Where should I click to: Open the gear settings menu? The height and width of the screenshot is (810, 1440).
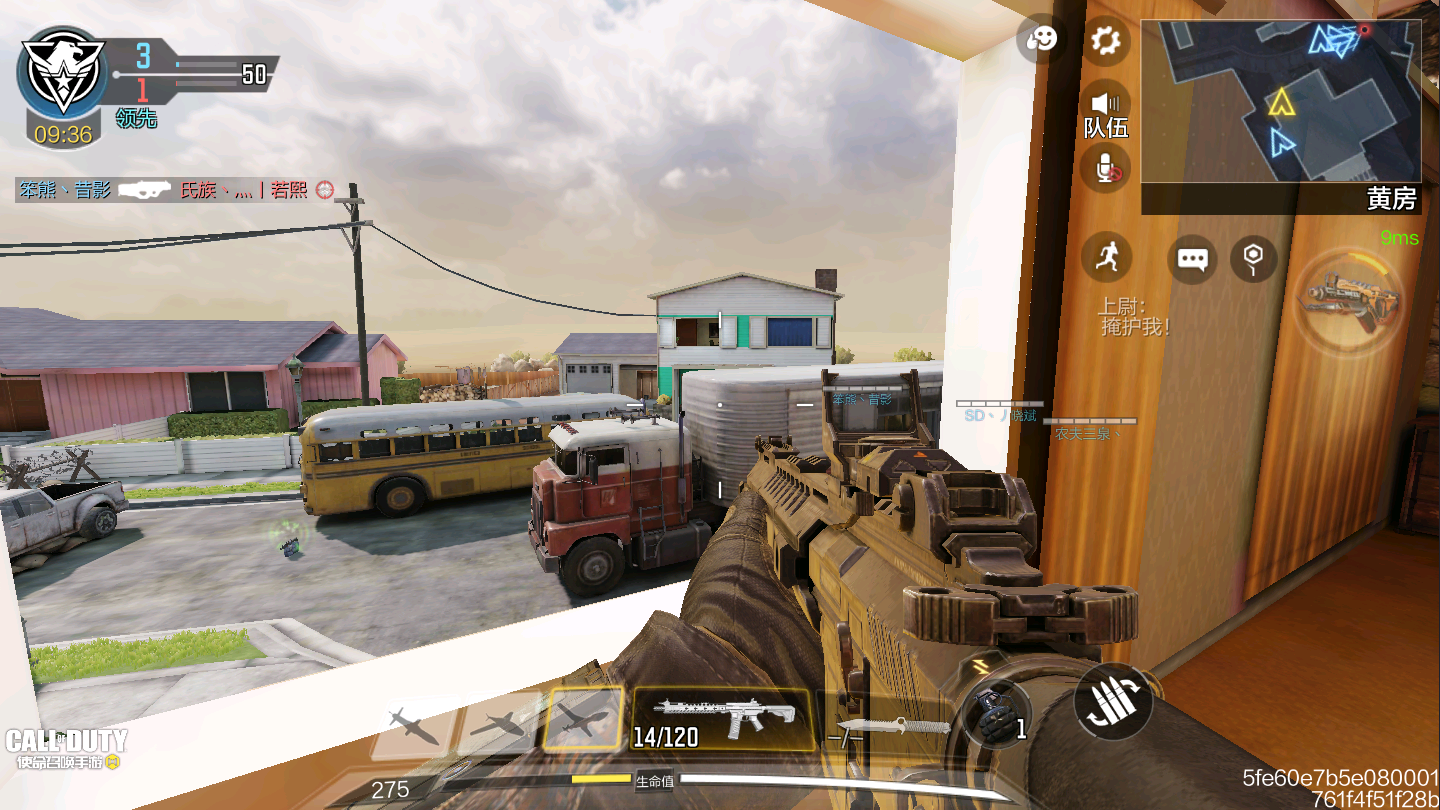[x=1105, y=42]
